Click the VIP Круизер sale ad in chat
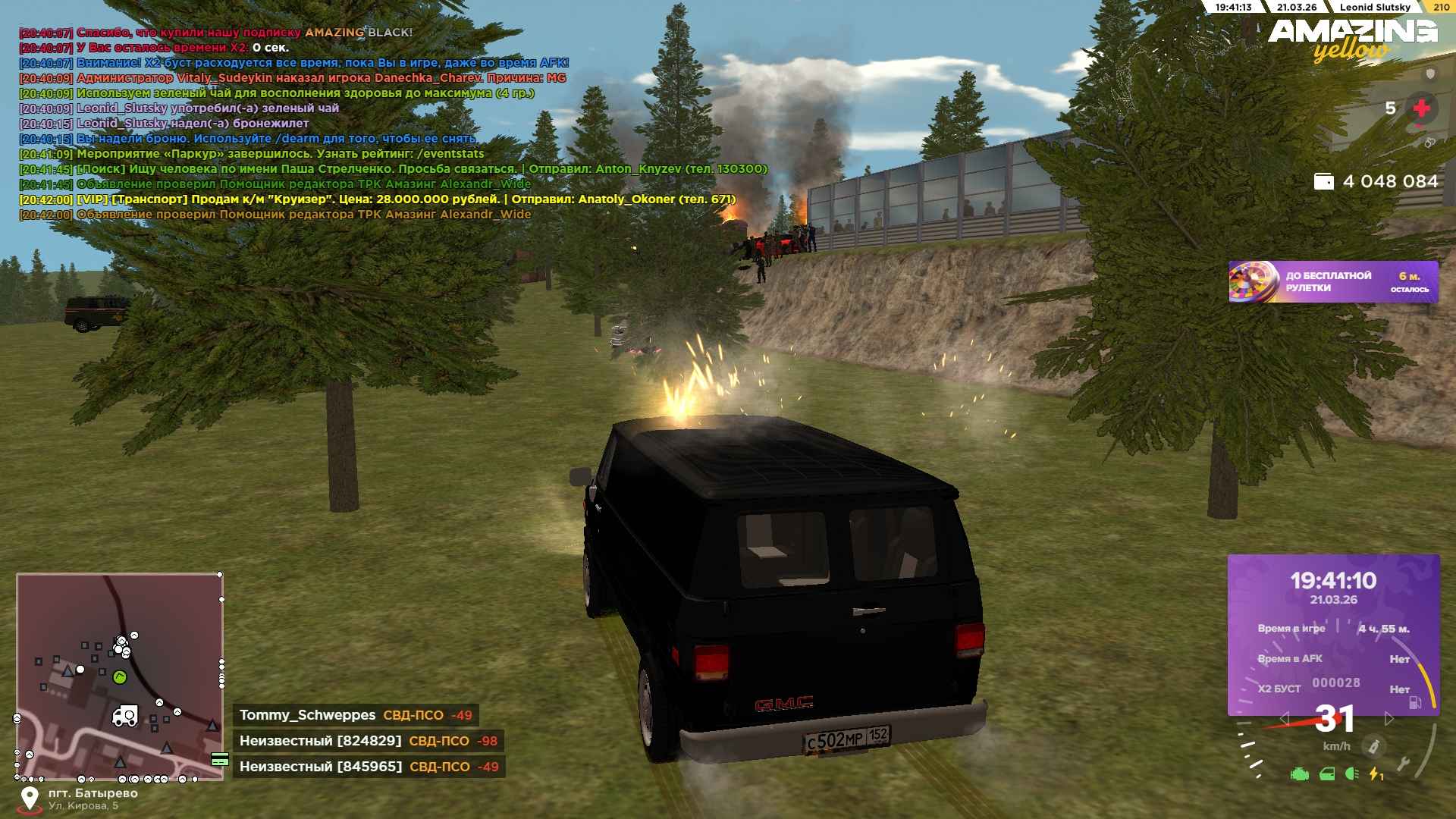Screen dimensions: 1456x819 [406, 199]
